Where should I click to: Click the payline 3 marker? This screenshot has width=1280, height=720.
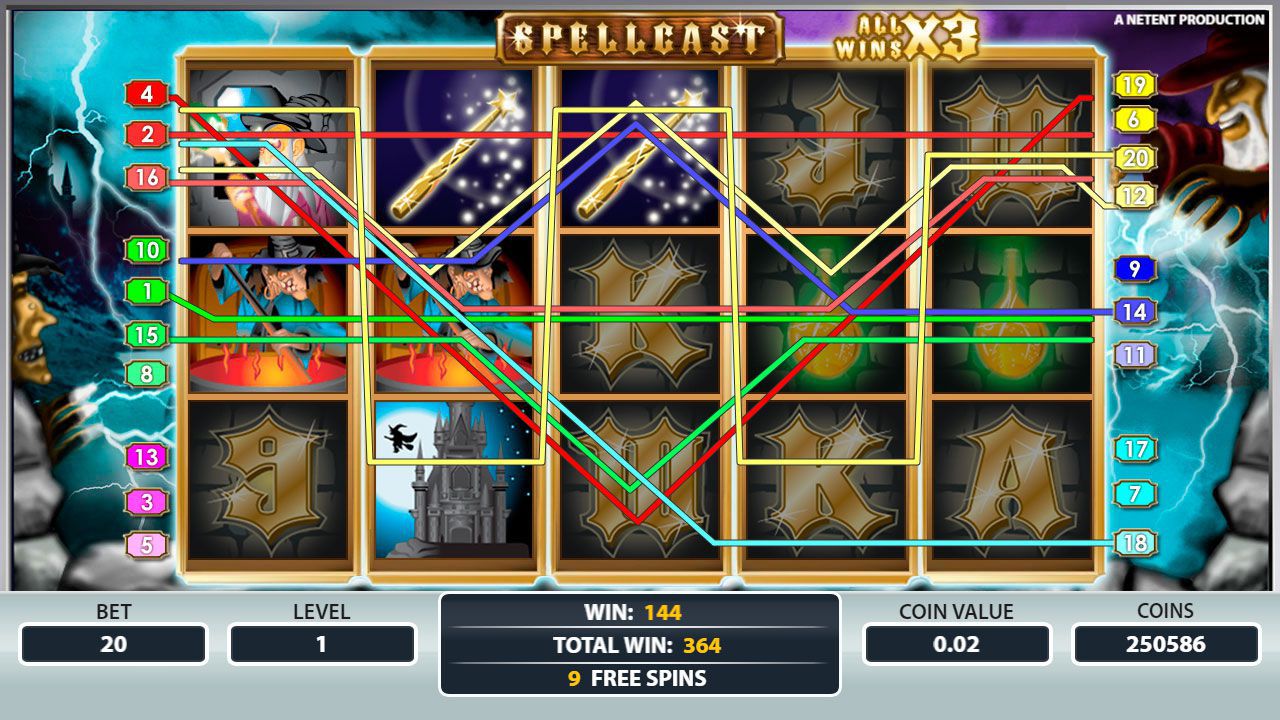tap(147, 501)
